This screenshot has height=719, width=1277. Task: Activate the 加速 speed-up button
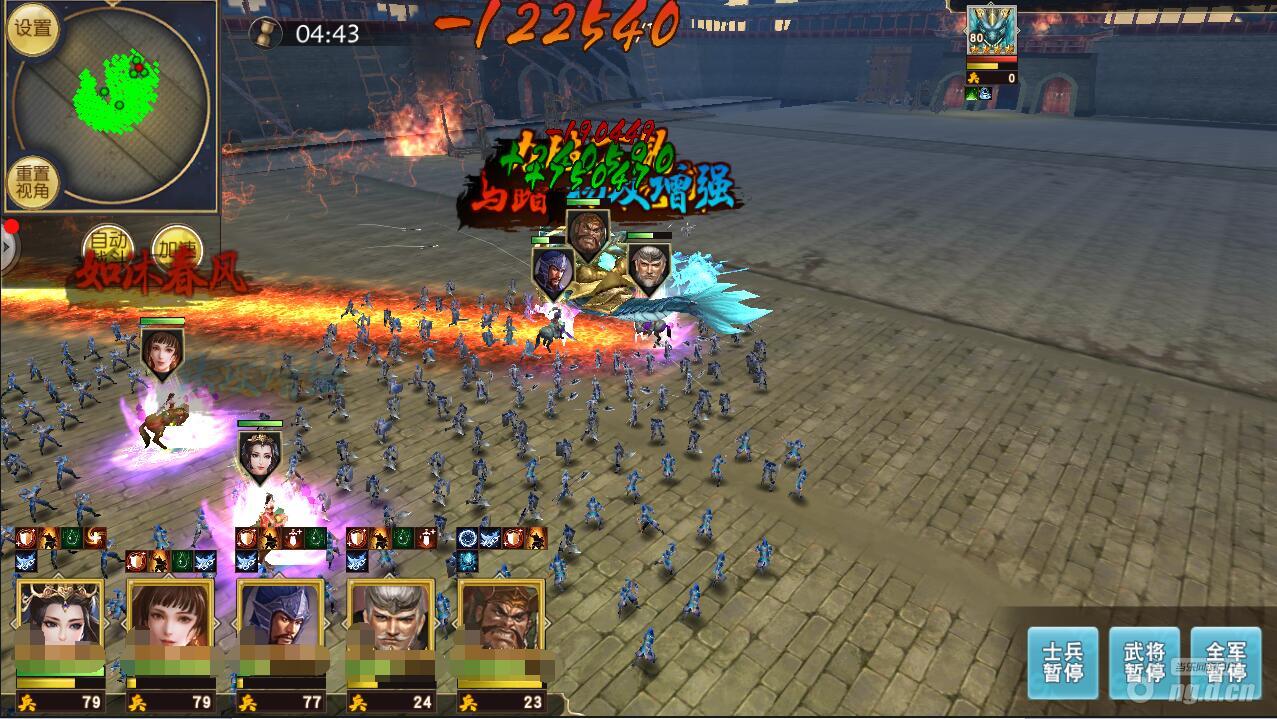[177, 248]
